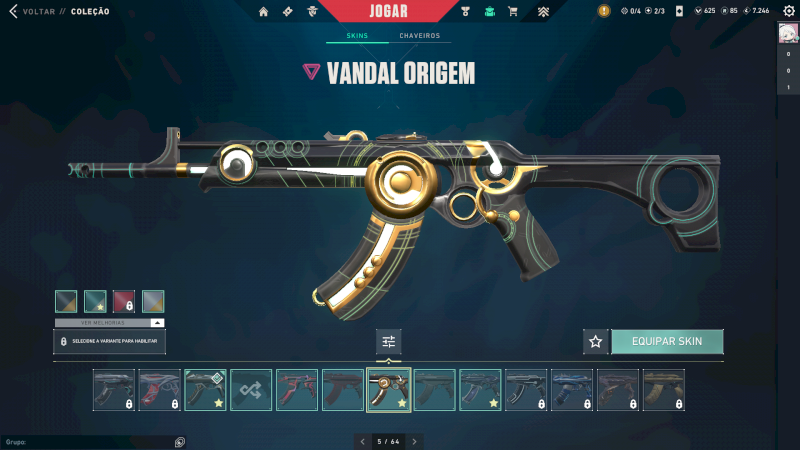Open the skin filter sliders button
Image resolution: width=800 pixels, height=450 pixels.
click(x=389, y=342)
